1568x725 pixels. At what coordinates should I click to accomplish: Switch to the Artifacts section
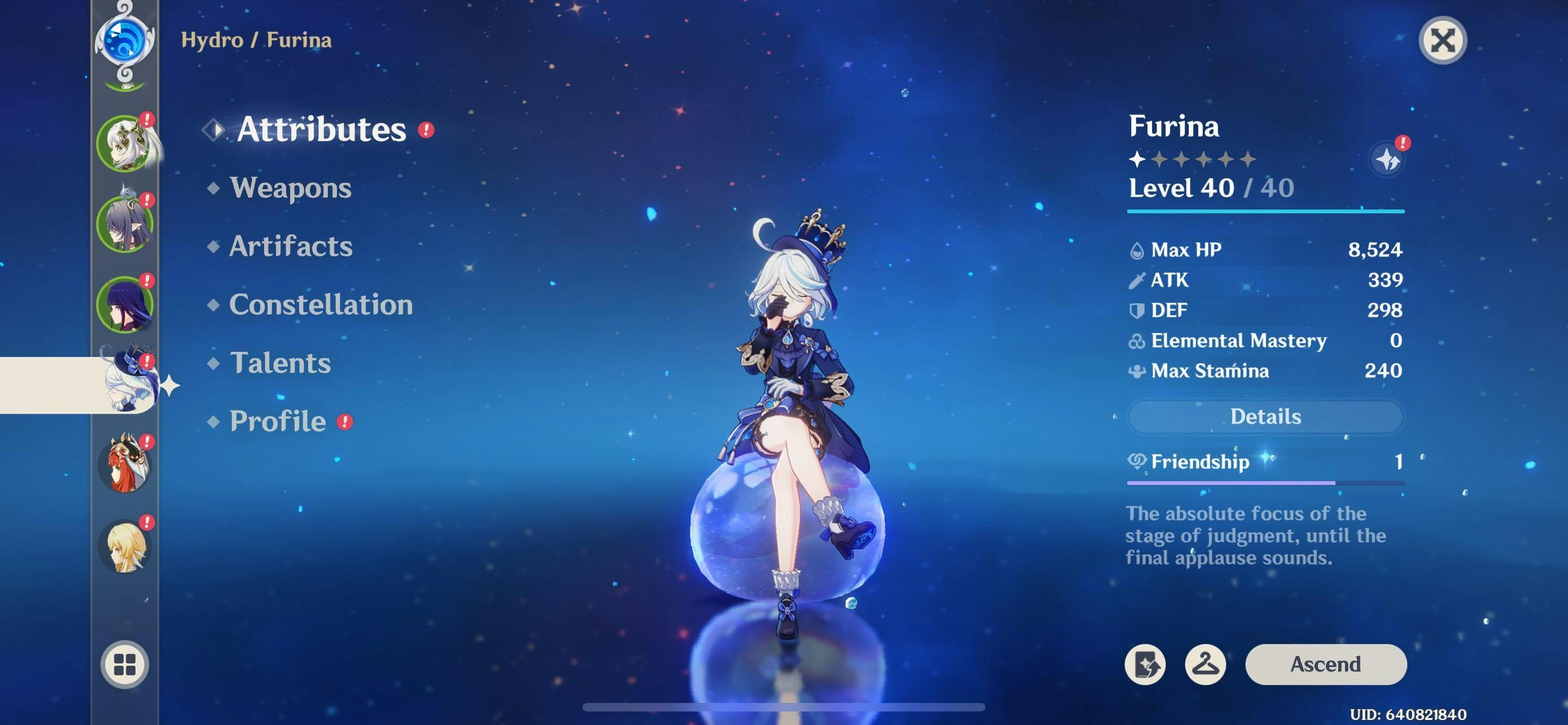(x=290, y=246)
